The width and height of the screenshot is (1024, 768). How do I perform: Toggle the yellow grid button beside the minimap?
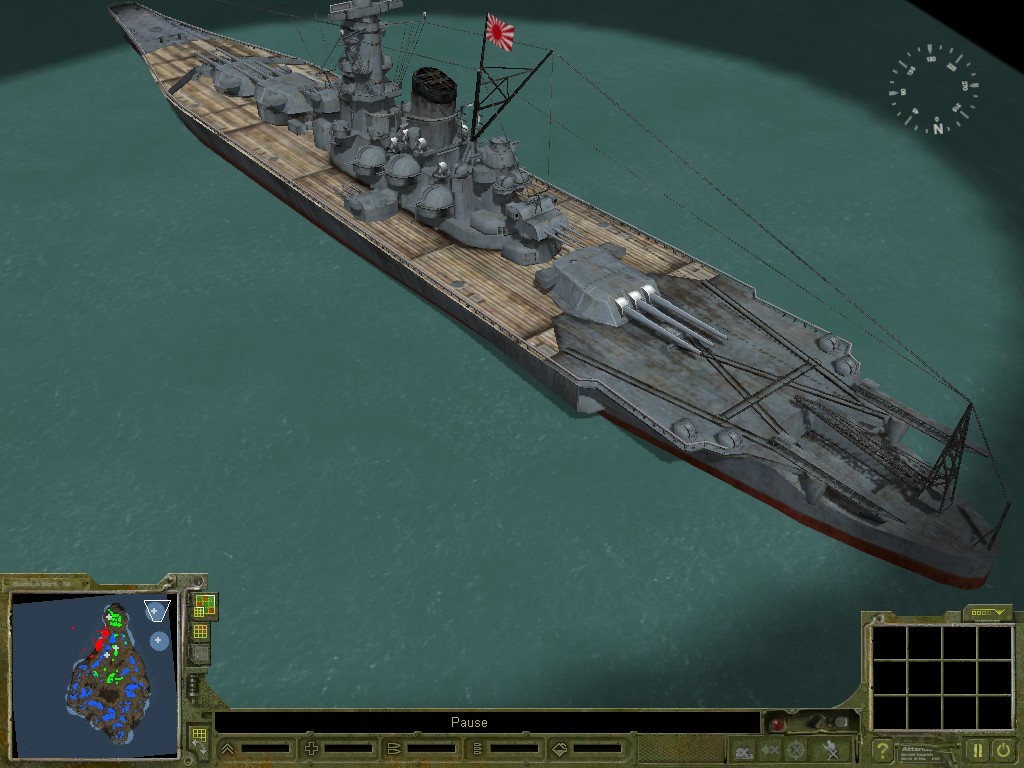(x=200, y=631)
